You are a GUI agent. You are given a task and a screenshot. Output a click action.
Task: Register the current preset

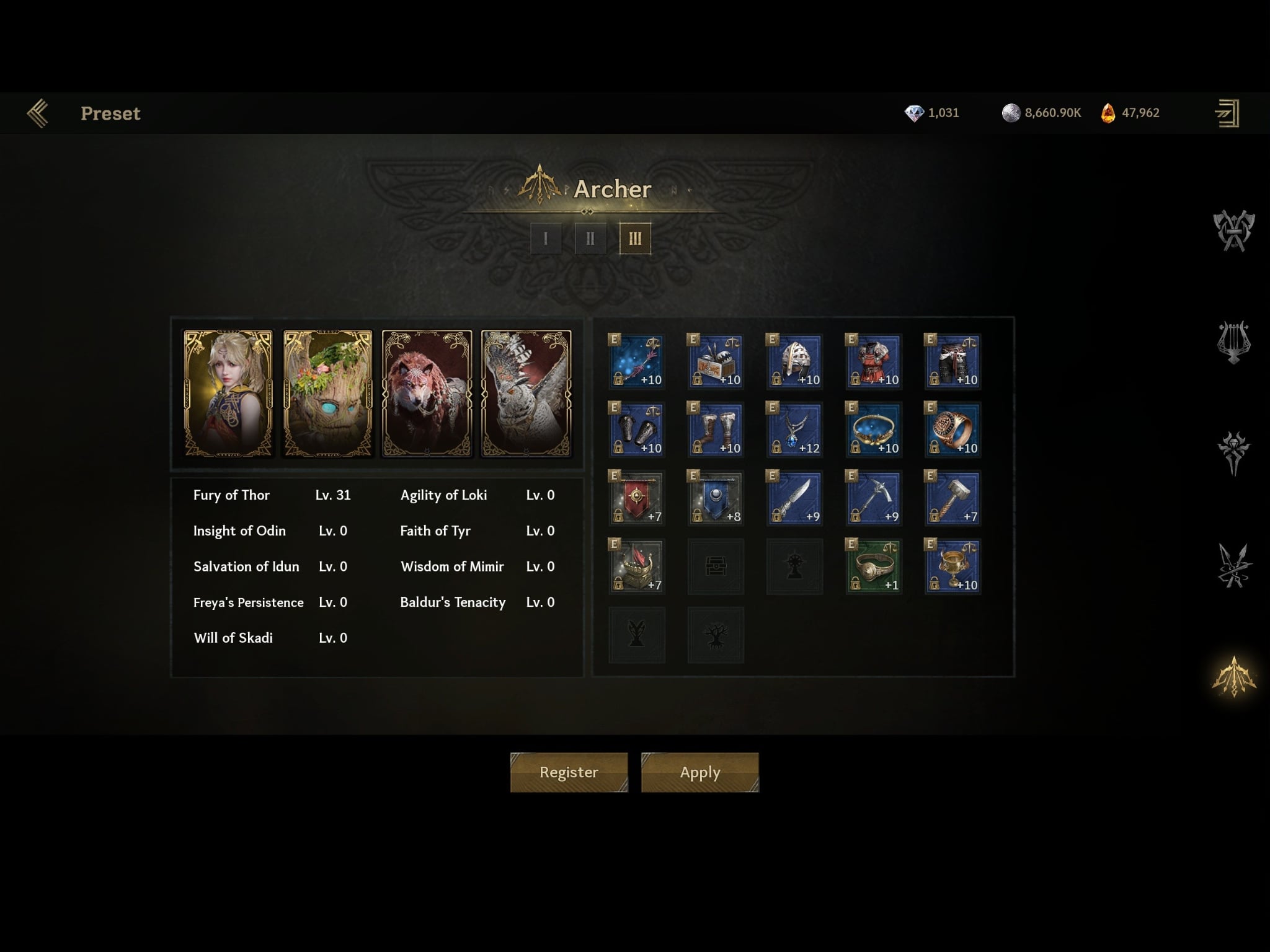(x=569, y=772)
